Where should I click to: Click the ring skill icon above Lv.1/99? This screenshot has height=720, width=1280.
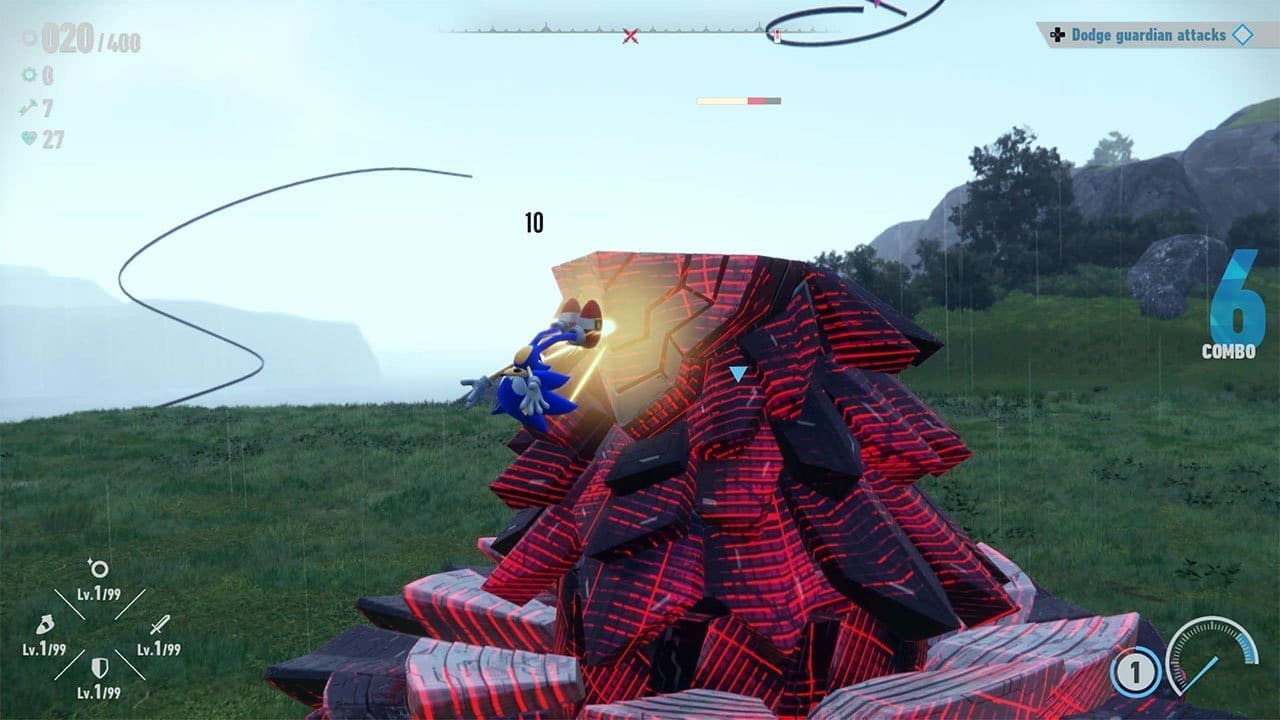coord(99,567)
